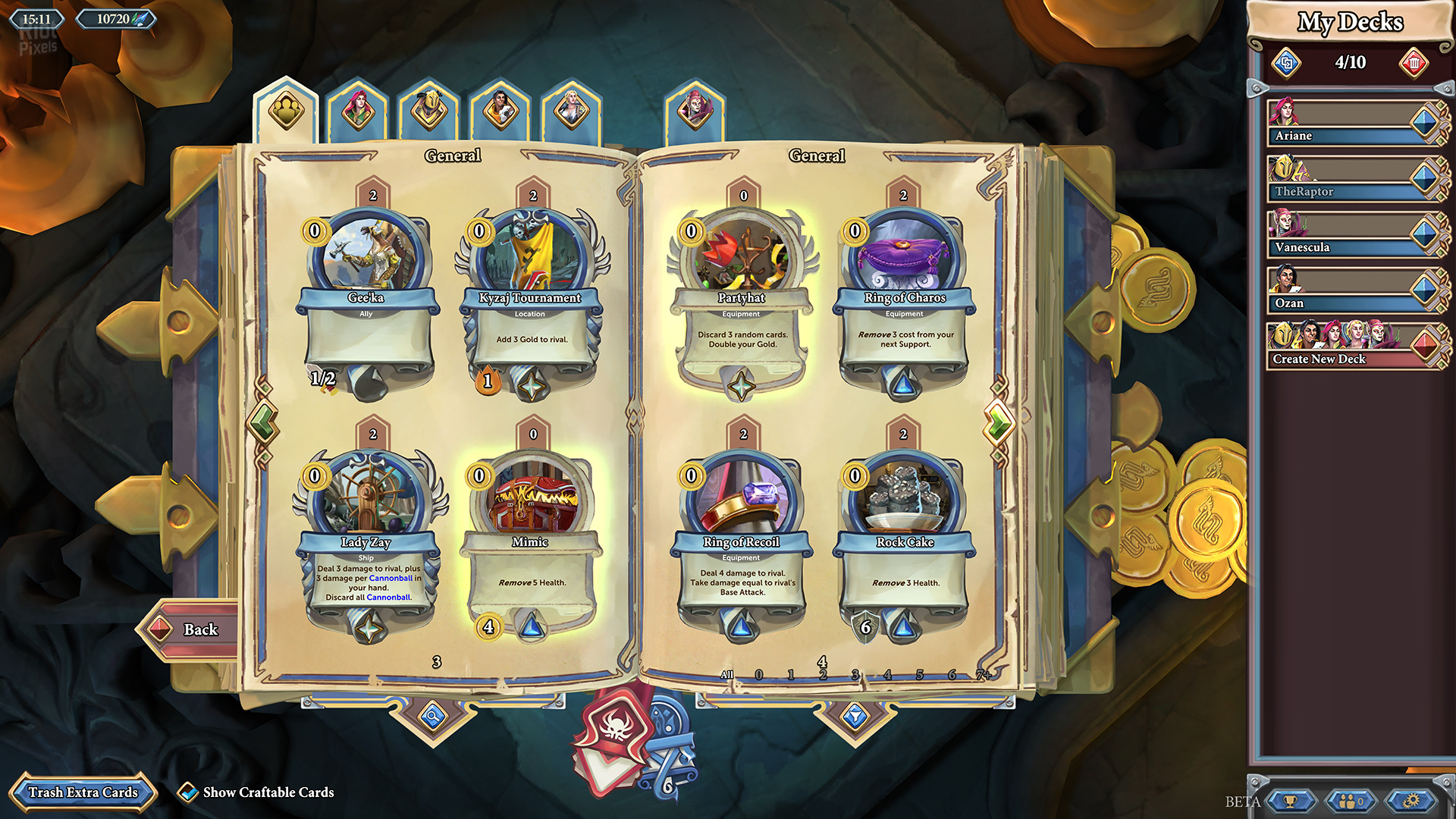The width and height of the screenshot is (1456, 819).
Task: Click the Back button
Action: (x=190, y=629)
